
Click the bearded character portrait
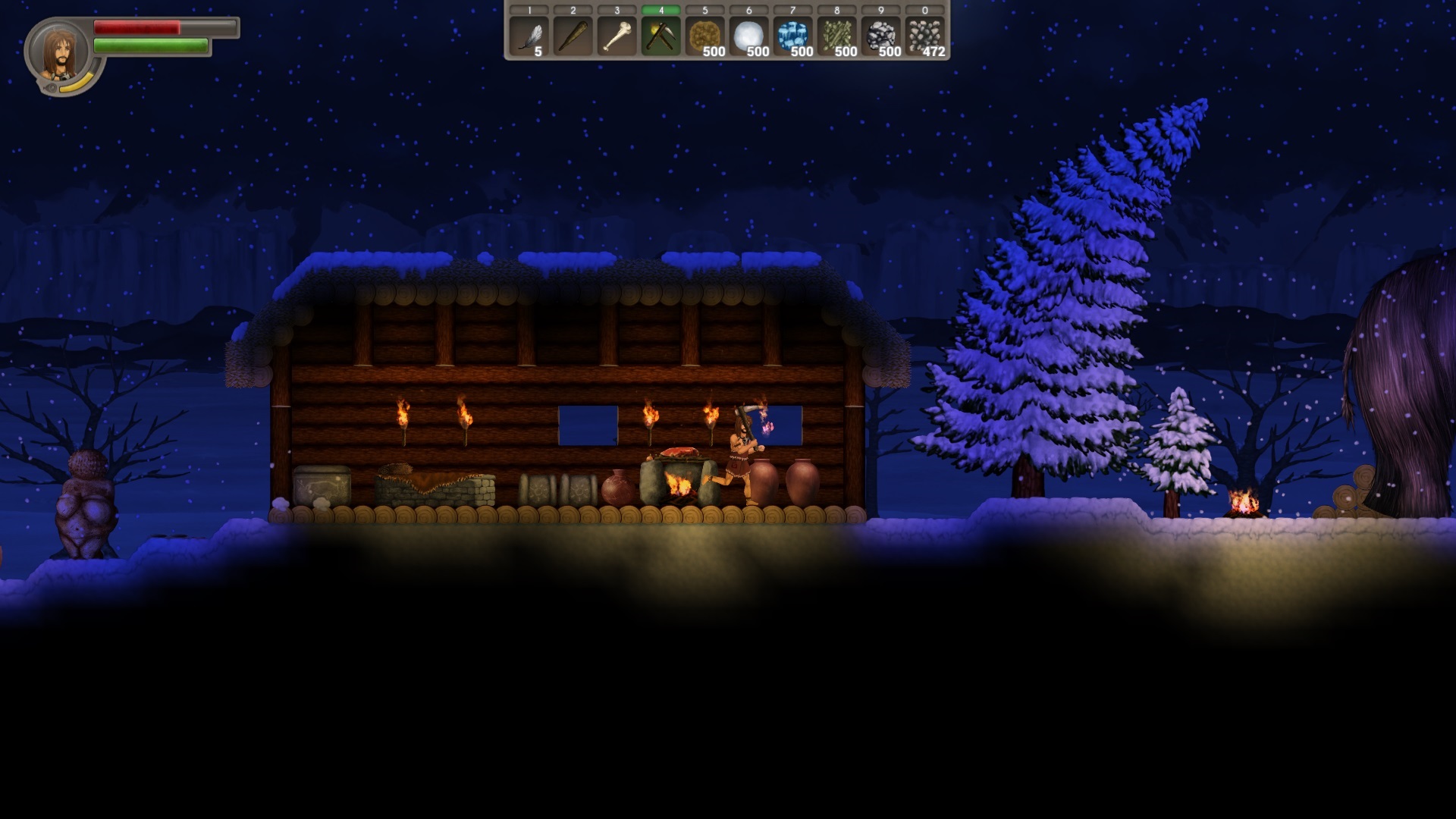pyautogui.click(x=60, y=53)
